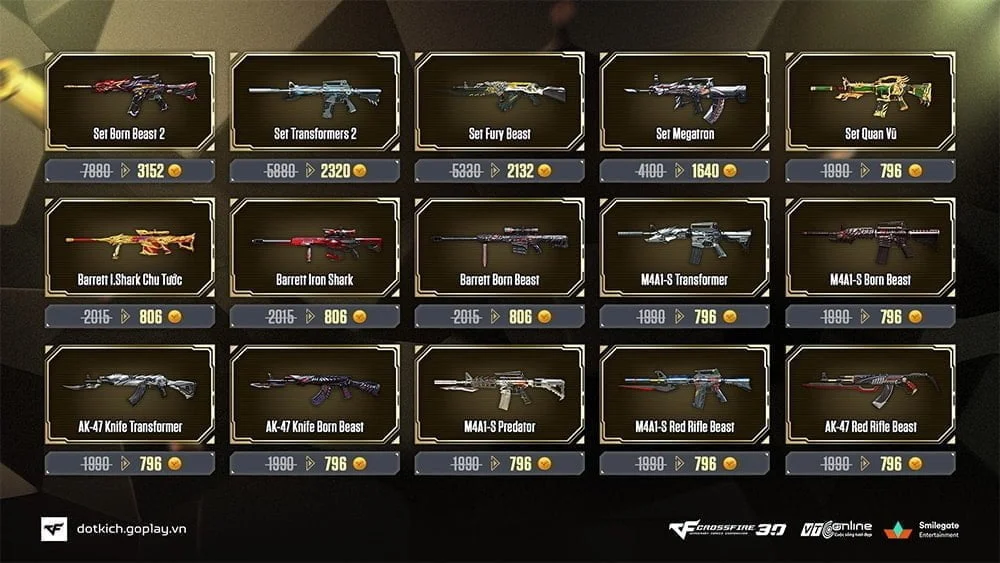1000x563 pixels.
Task: Pick the M4A1-S Red Rifle Beast card
Action: coord(684,394)
